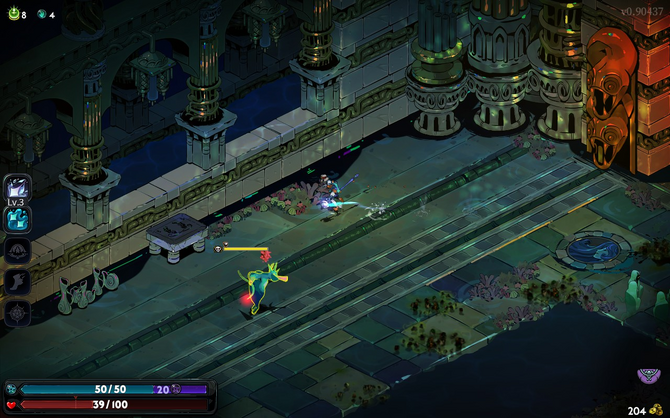This screenshot has width=670, height=418.
Task: Select the blue ice crystal boon icon
Action: pos(17,219)
